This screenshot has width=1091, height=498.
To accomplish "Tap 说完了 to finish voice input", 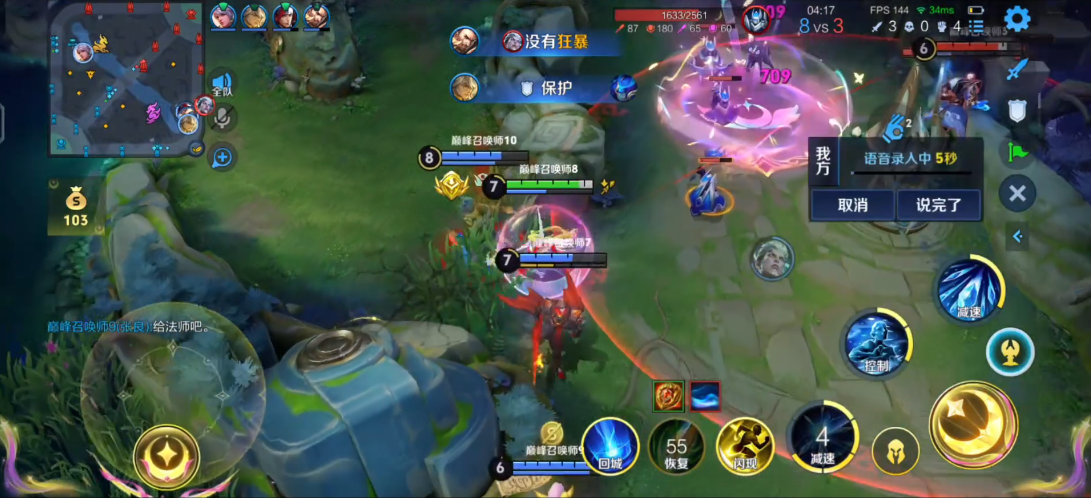I will tap(938, 205).
